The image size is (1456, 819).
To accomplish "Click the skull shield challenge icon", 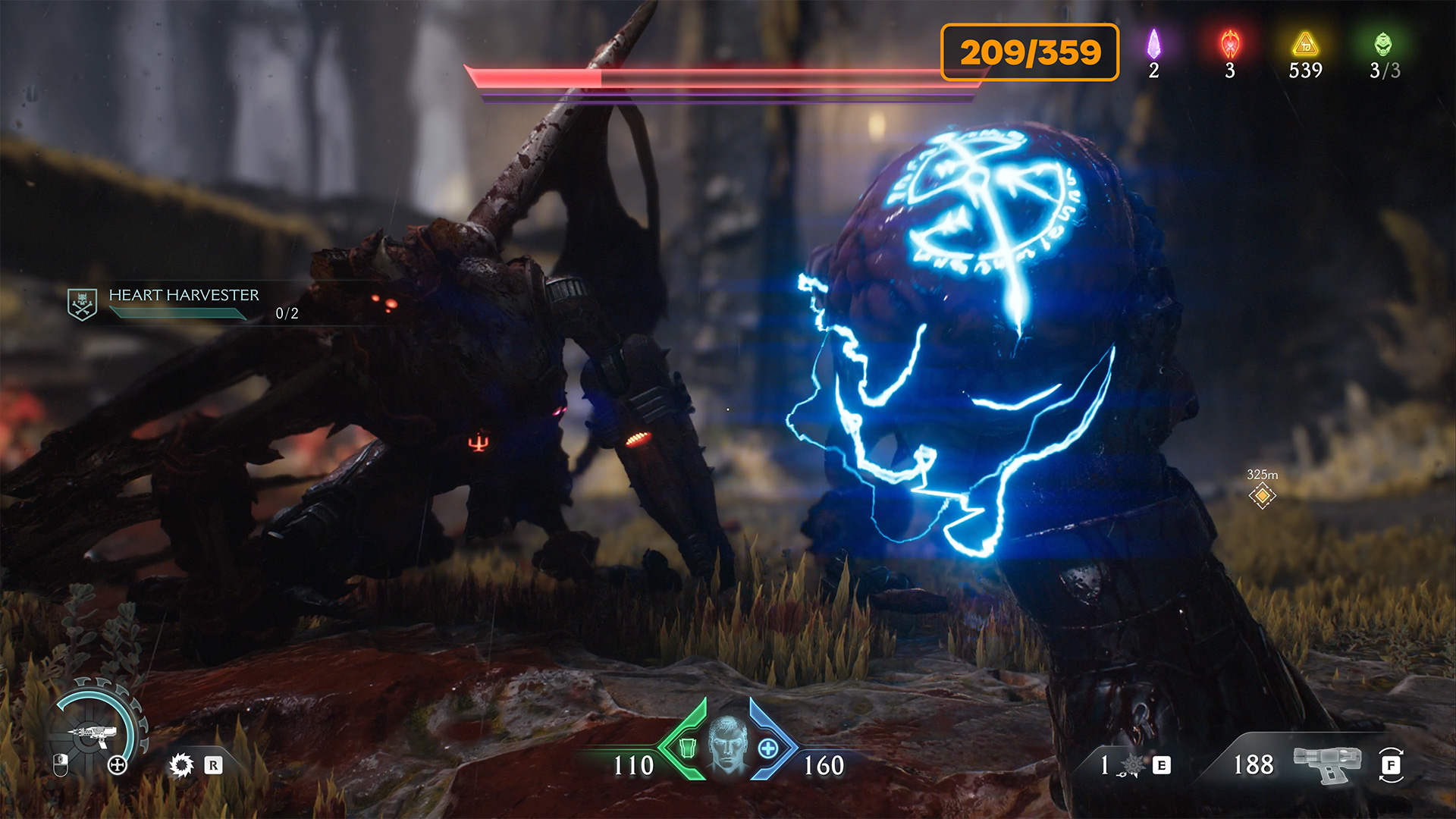I will [82, 304].
